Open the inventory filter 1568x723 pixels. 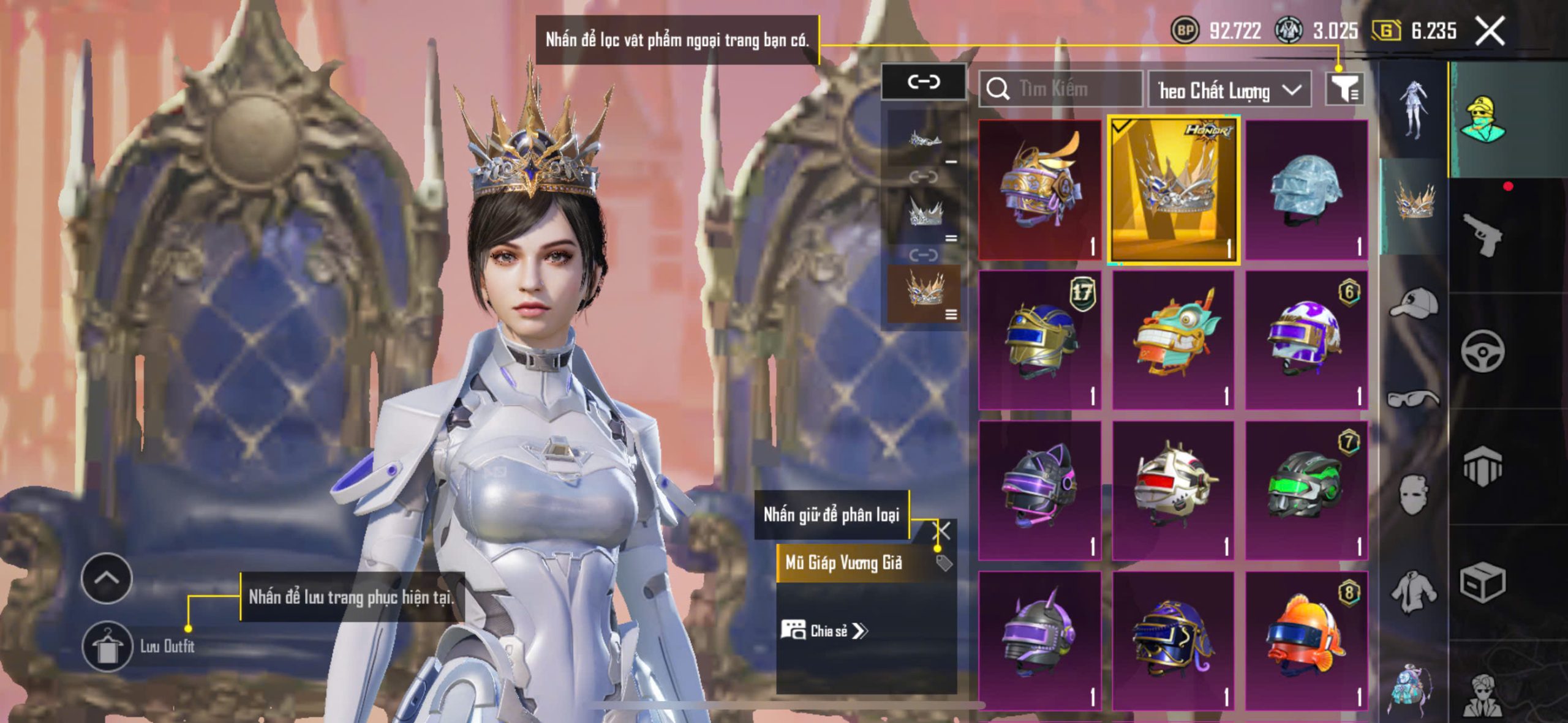click(x=1344, y=89)
